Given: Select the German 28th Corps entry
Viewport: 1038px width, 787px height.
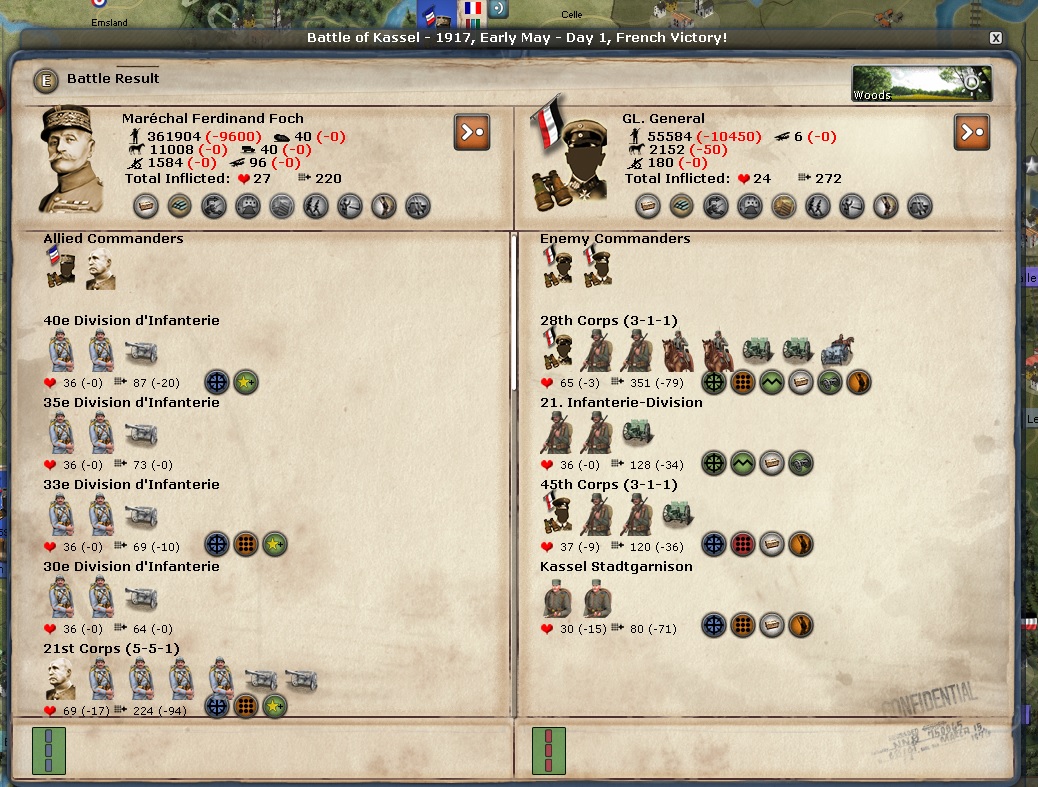Looking at the screenshot, I should [608, 321].
